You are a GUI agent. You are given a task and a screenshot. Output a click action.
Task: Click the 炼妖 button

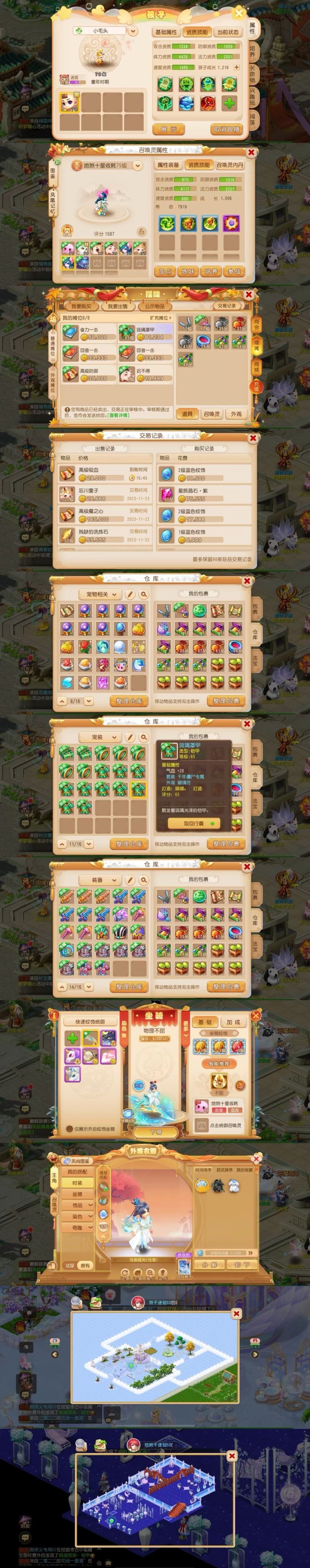coord(189,272)
